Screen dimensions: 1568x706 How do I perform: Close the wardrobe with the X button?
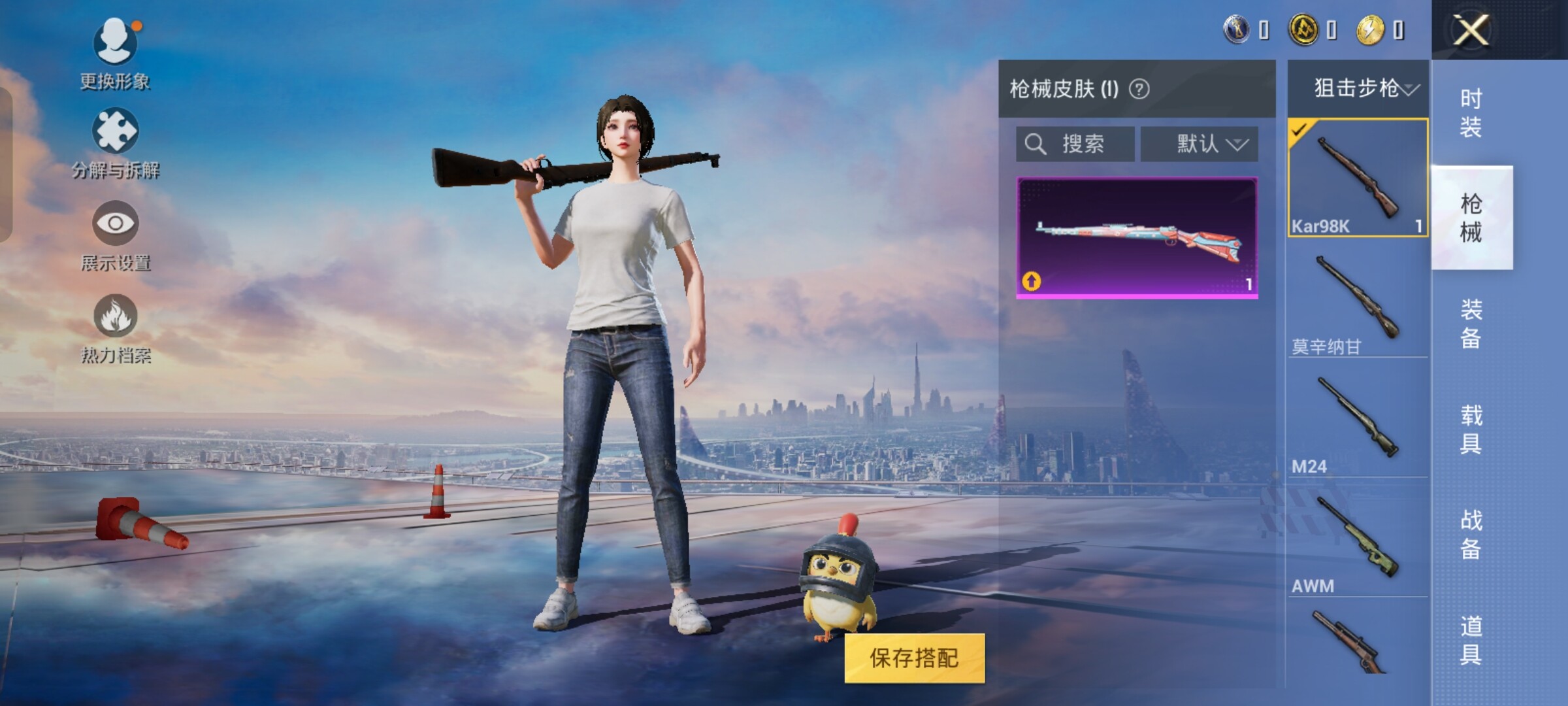pyautogui.click(x=1471, y=30)
